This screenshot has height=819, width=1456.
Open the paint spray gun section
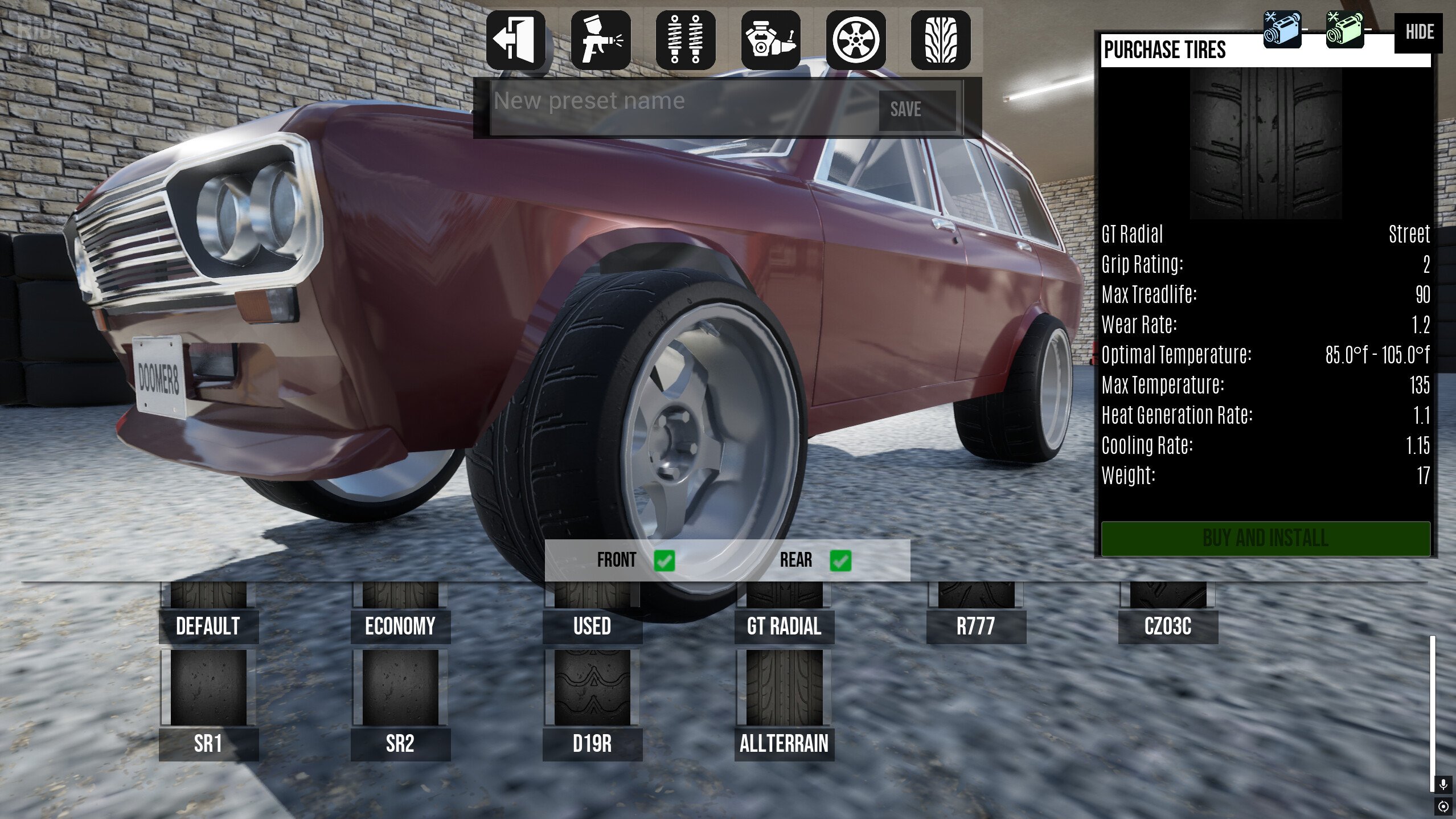[601, 40]
